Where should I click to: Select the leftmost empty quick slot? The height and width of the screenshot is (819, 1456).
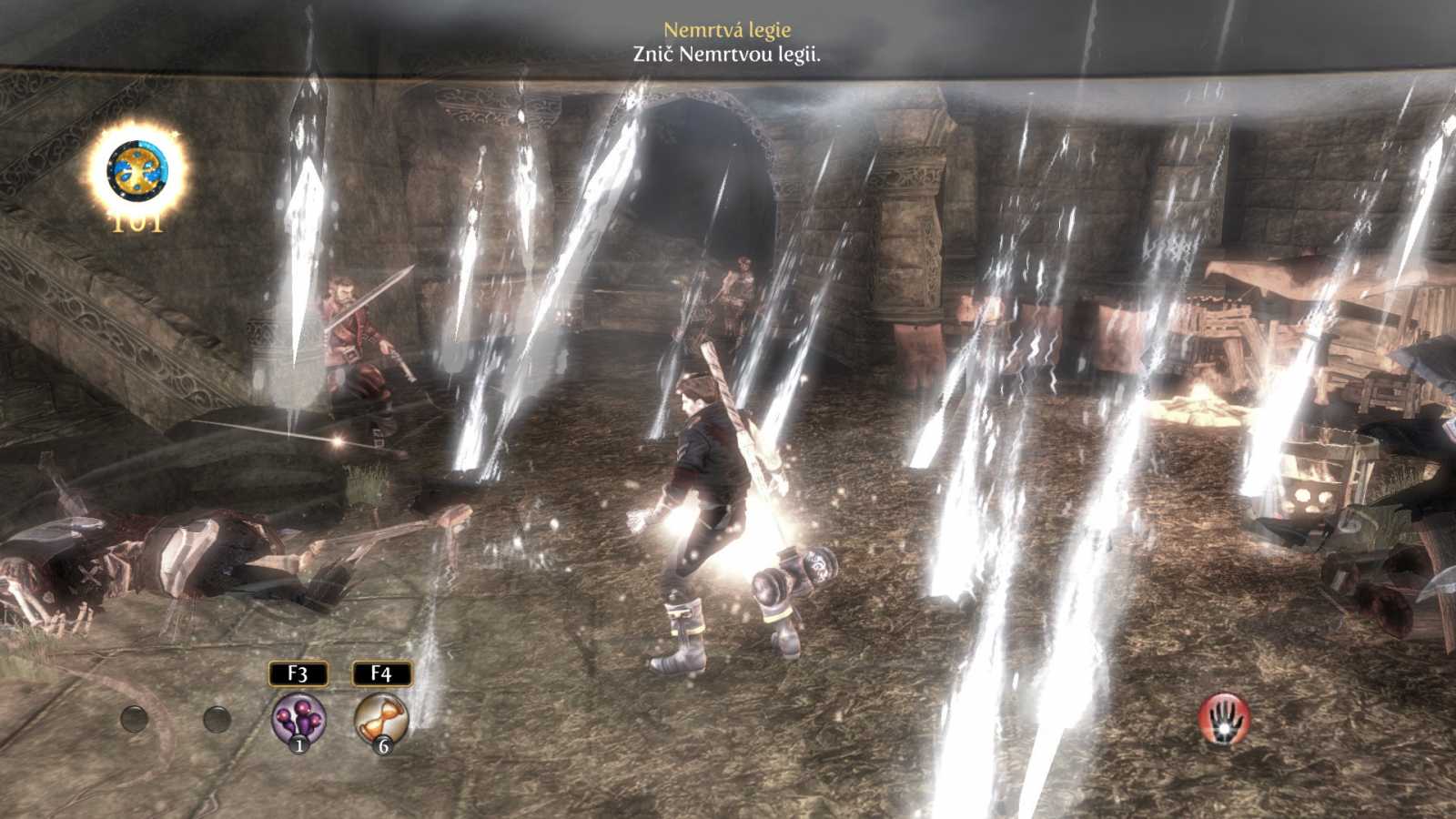135,718
